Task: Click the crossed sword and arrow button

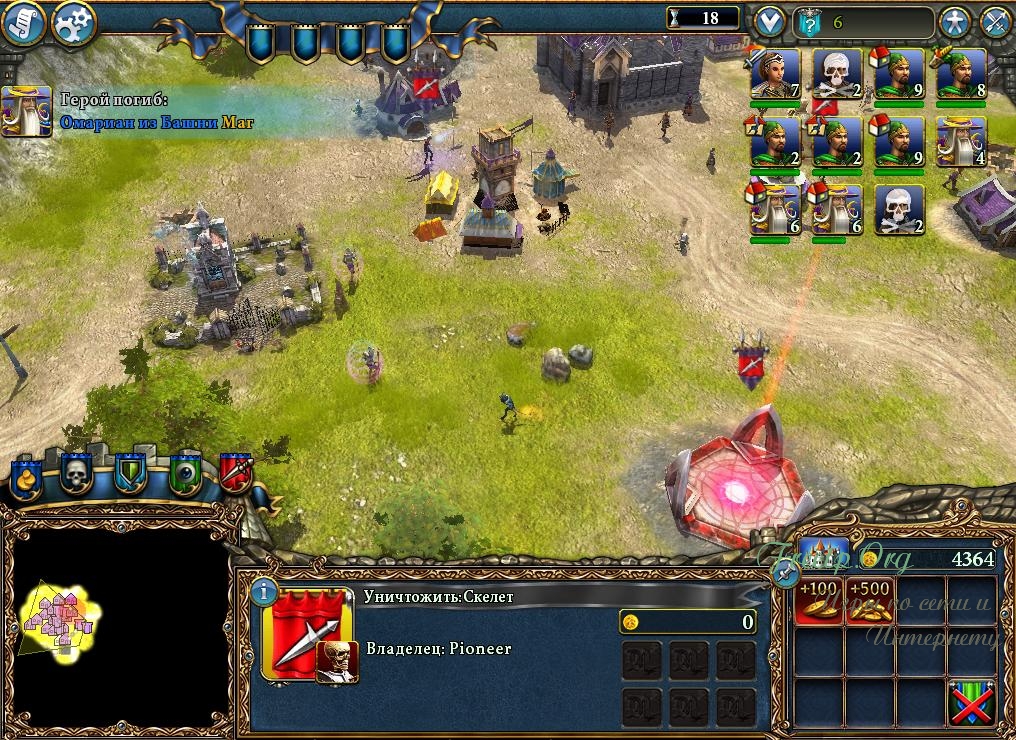Action: coord(995,21)
